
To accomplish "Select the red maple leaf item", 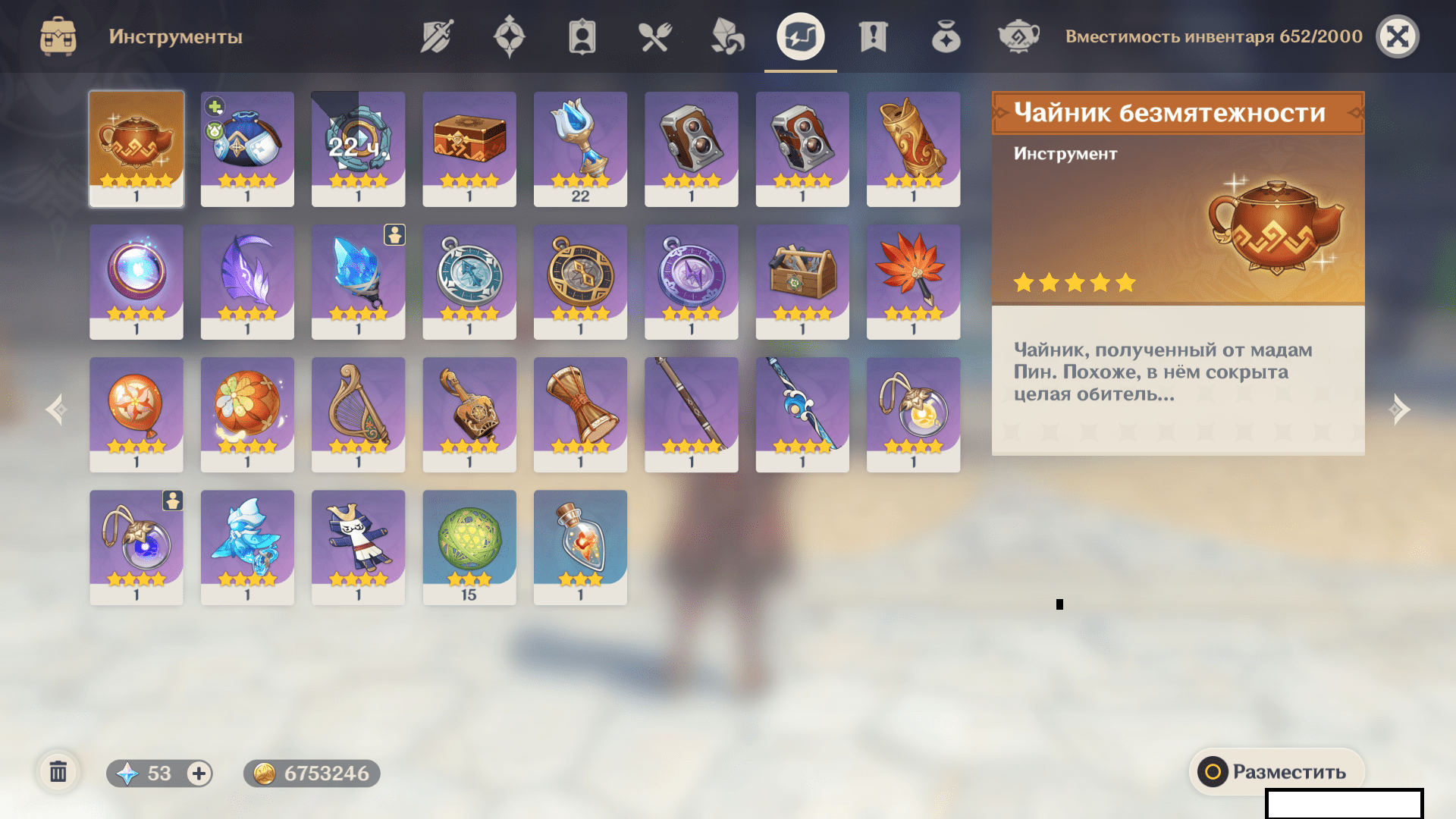I will point(913,281).
